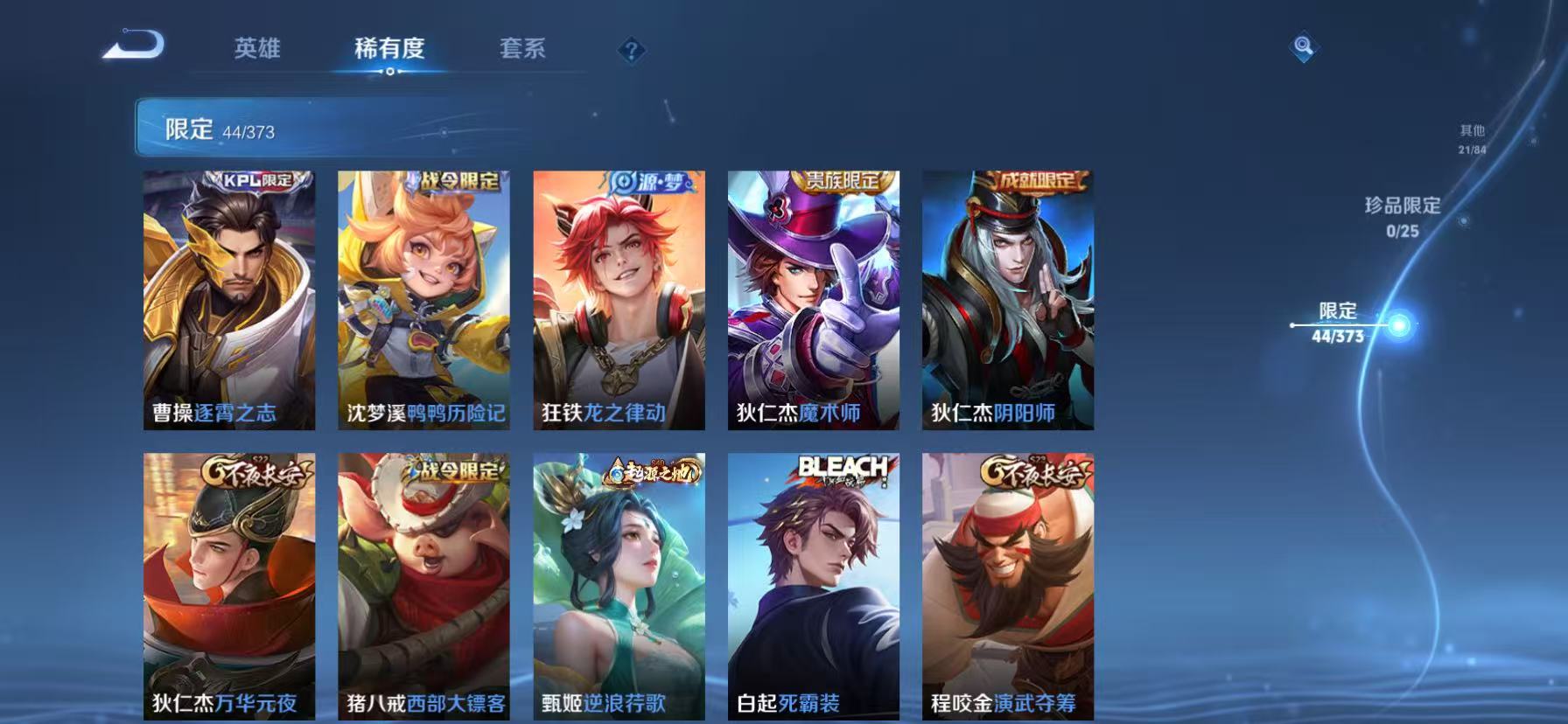Select the 稀有度 tab
1568x724 pixels.
(x=389, y=50)
